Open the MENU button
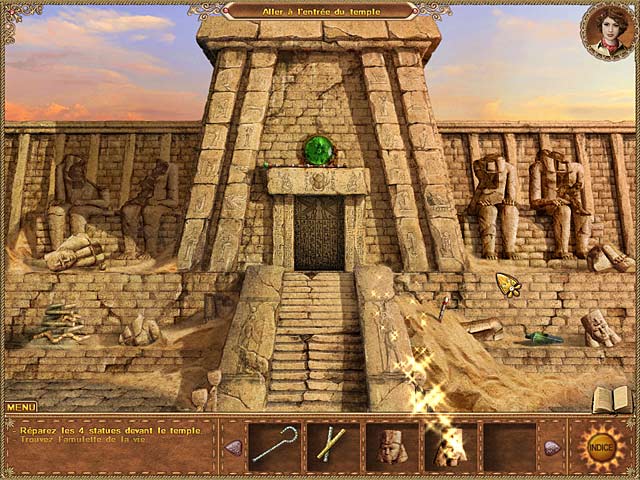Viewport: 640px width, 480px height. [x=21, y=407]
